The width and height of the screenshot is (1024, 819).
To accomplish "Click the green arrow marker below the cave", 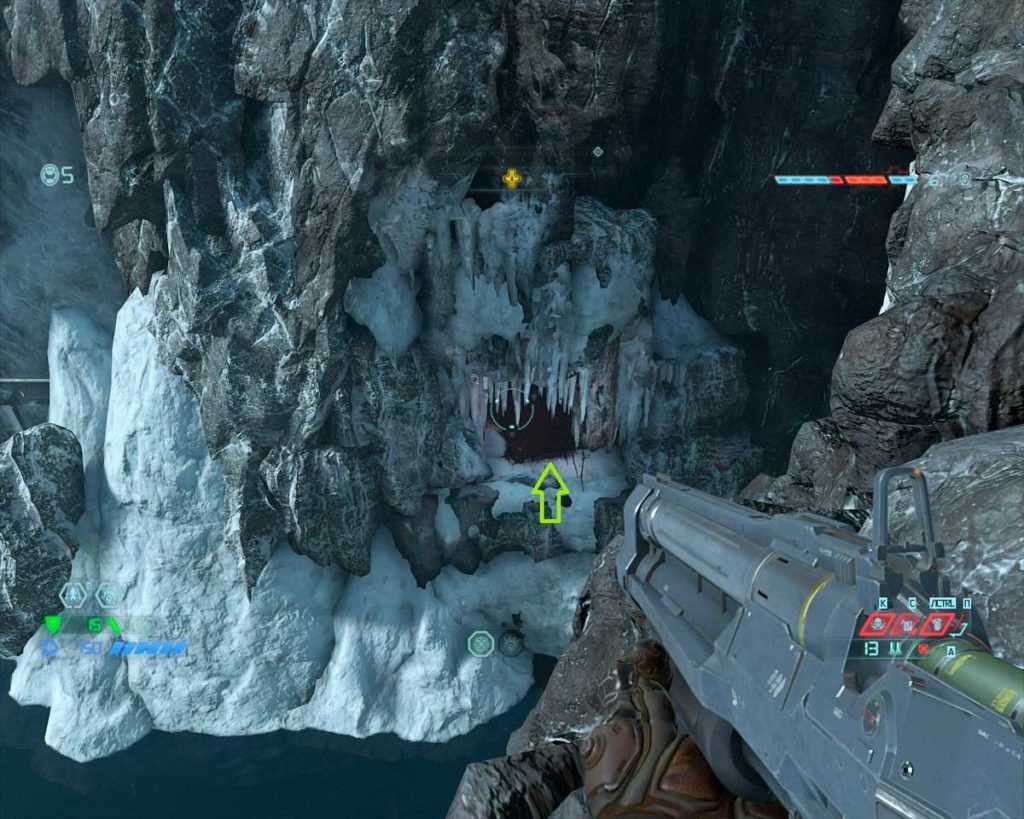I will point(550,493).
